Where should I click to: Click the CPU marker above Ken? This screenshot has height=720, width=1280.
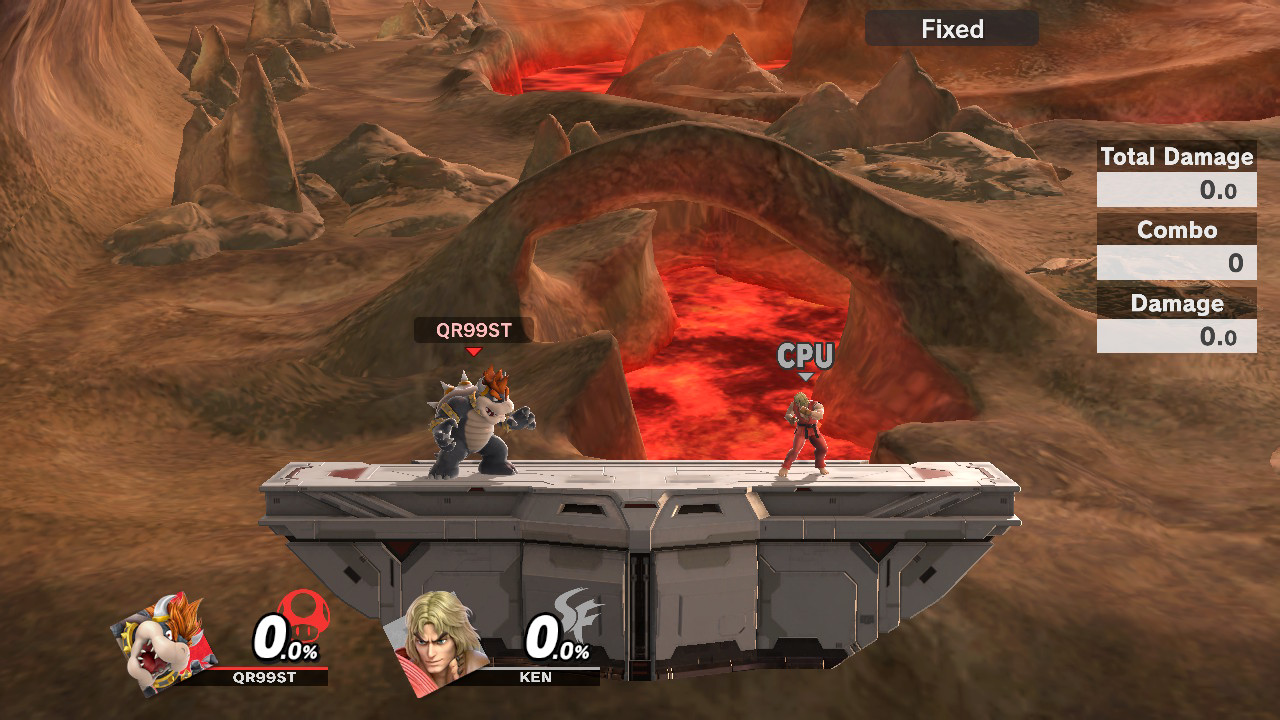806,354
